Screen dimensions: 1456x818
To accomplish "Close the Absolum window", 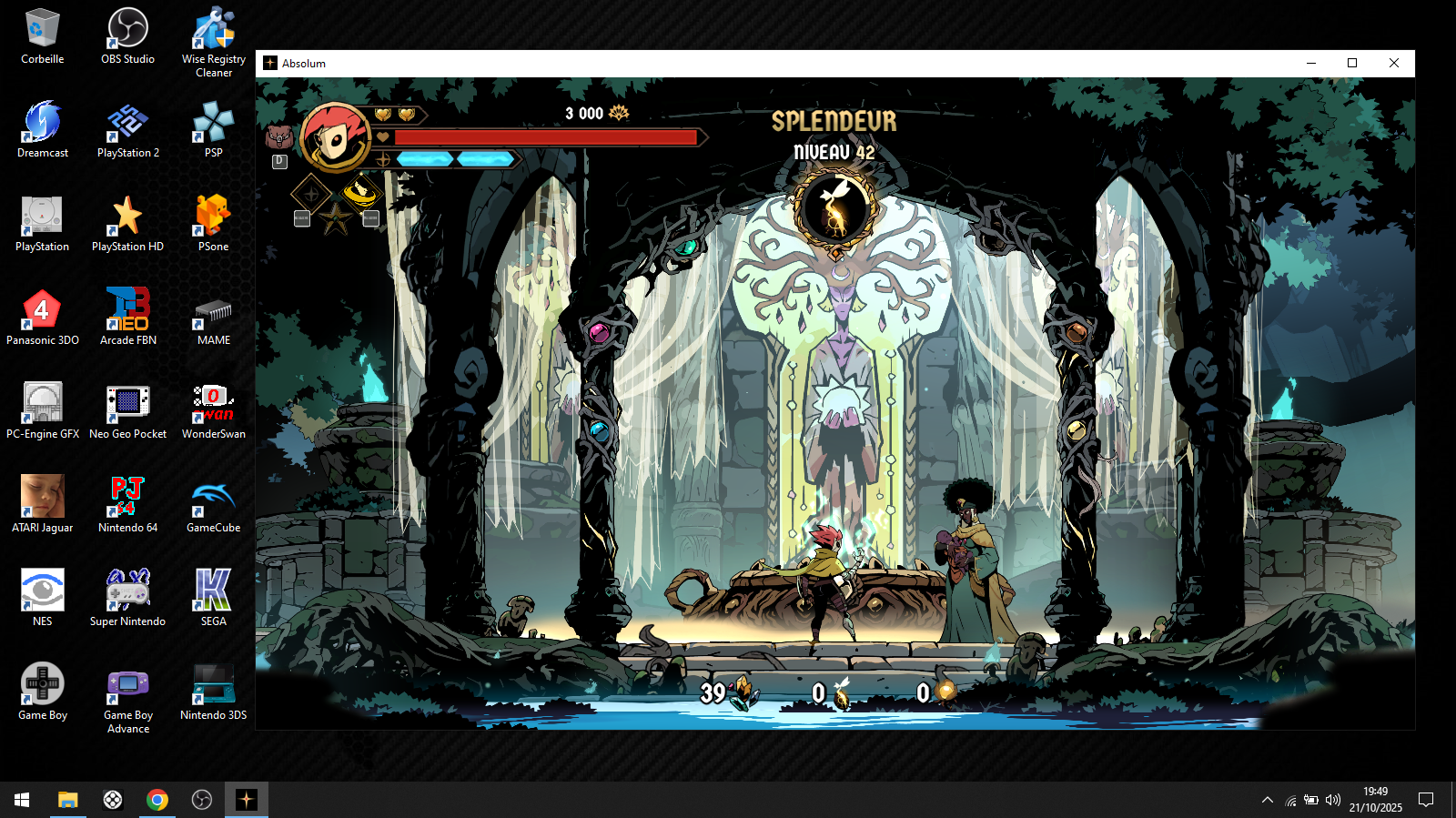I will coord(1393,63).
